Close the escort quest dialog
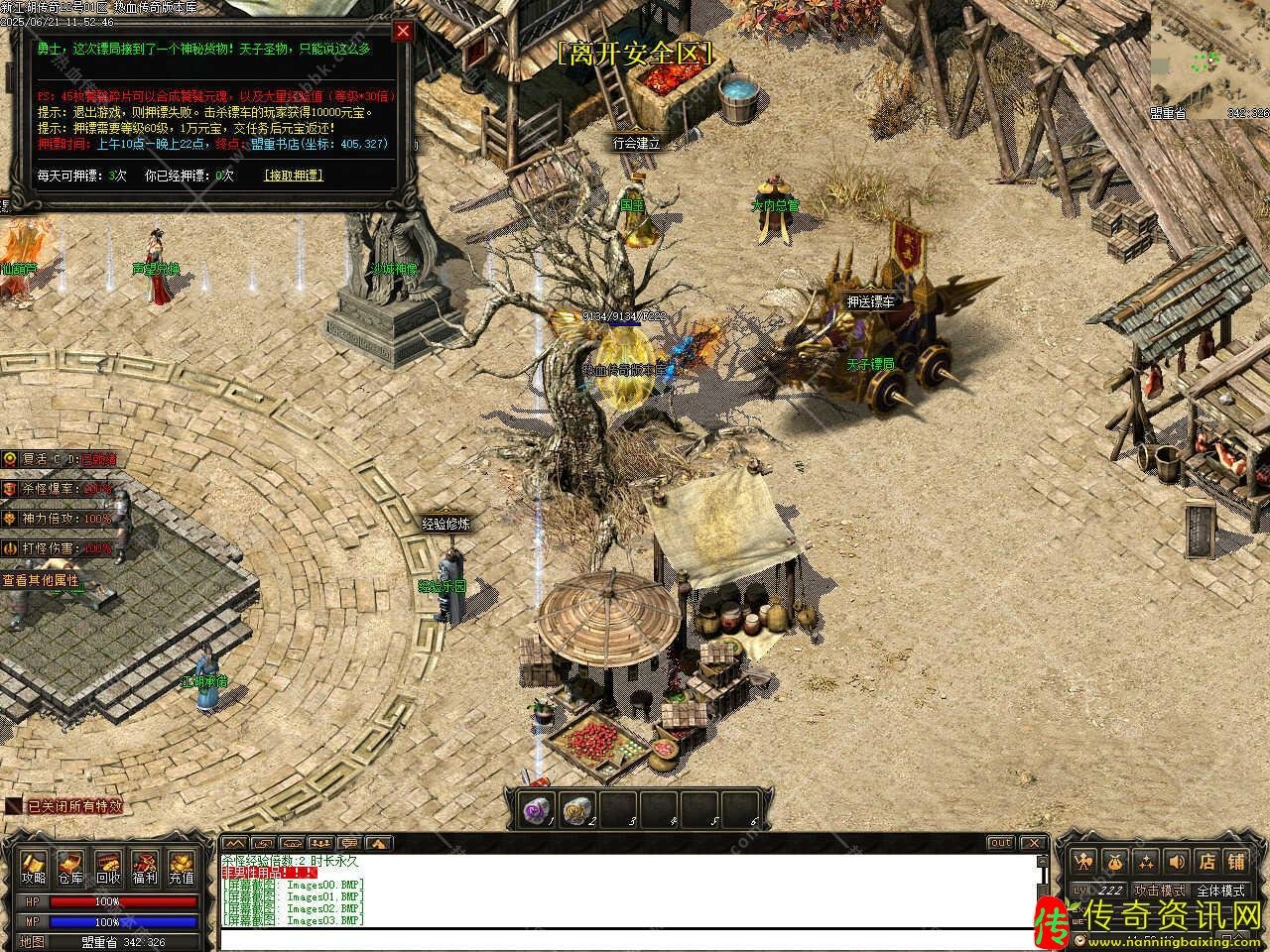 pyautogui.click(x=402, y=31)
